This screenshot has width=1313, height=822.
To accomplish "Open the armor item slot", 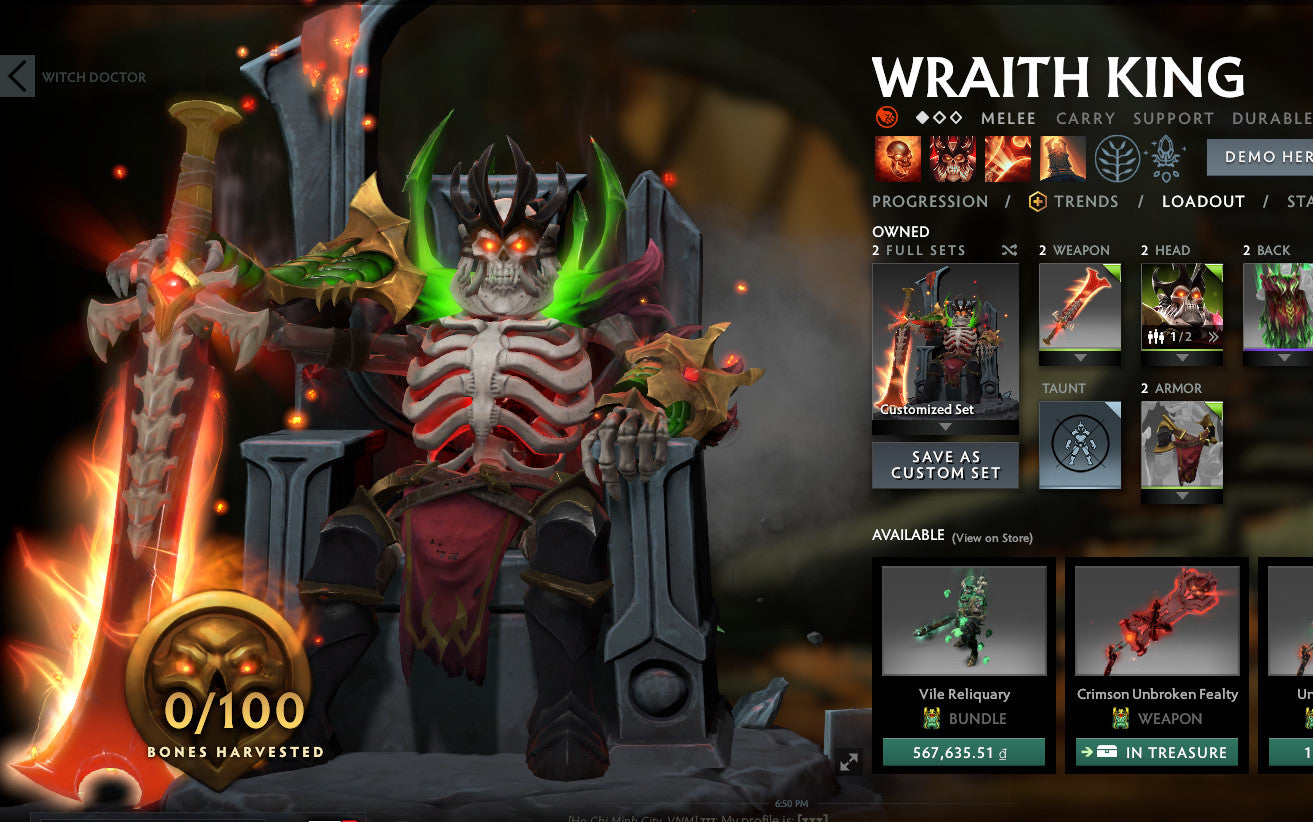I will coord(1182,444).
